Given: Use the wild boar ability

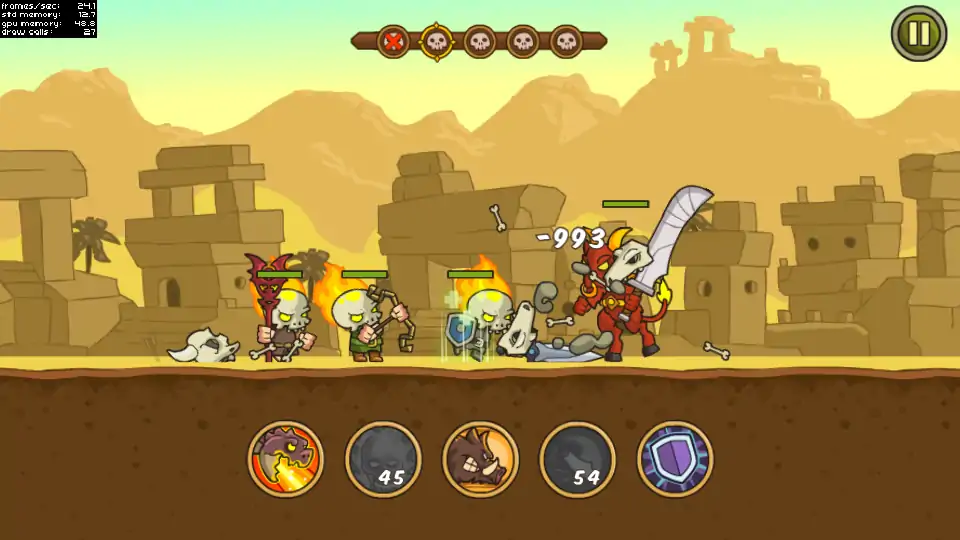Looking at the screenshot, I should coord(480,459).
